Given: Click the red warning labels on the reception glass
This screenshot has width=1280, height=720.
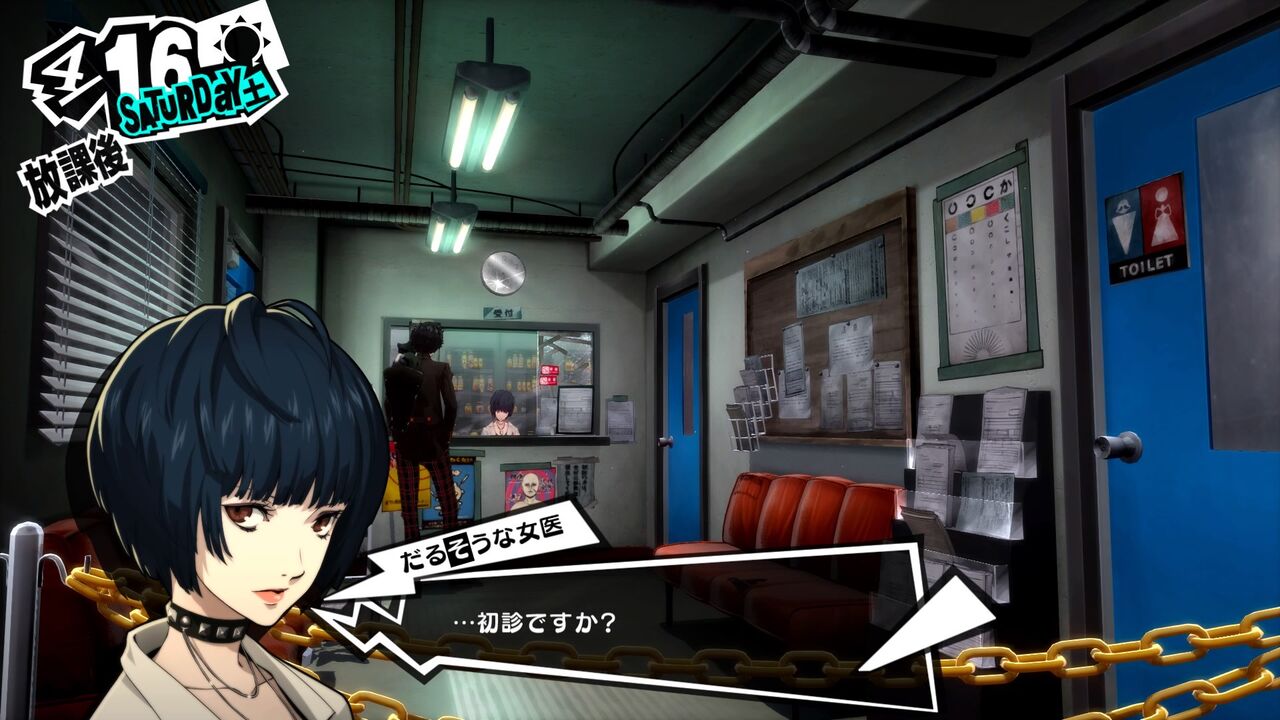Looking at the screenshot, I should tap(547, 375).
